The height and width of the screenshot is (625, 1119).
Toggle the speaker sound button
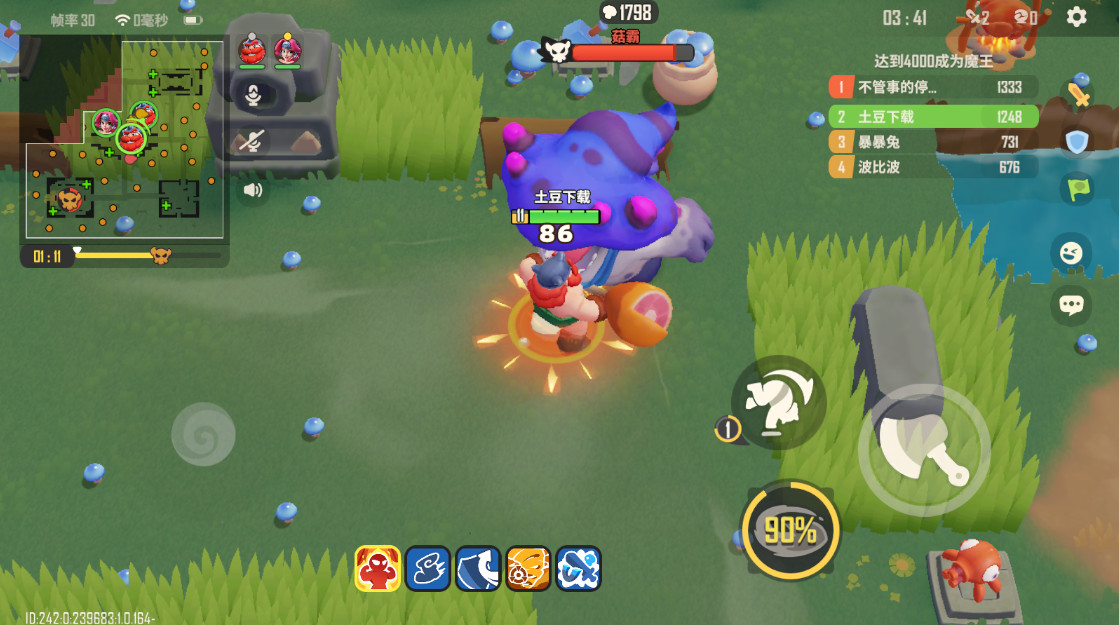pos(252,189)
